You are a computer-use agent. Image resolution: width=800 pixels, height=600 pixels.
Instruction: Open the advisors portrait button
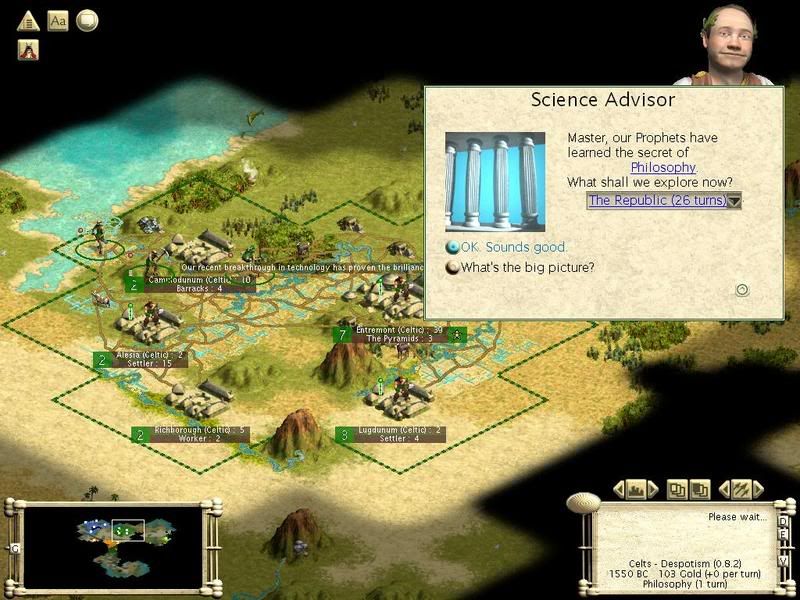(28, 49)
